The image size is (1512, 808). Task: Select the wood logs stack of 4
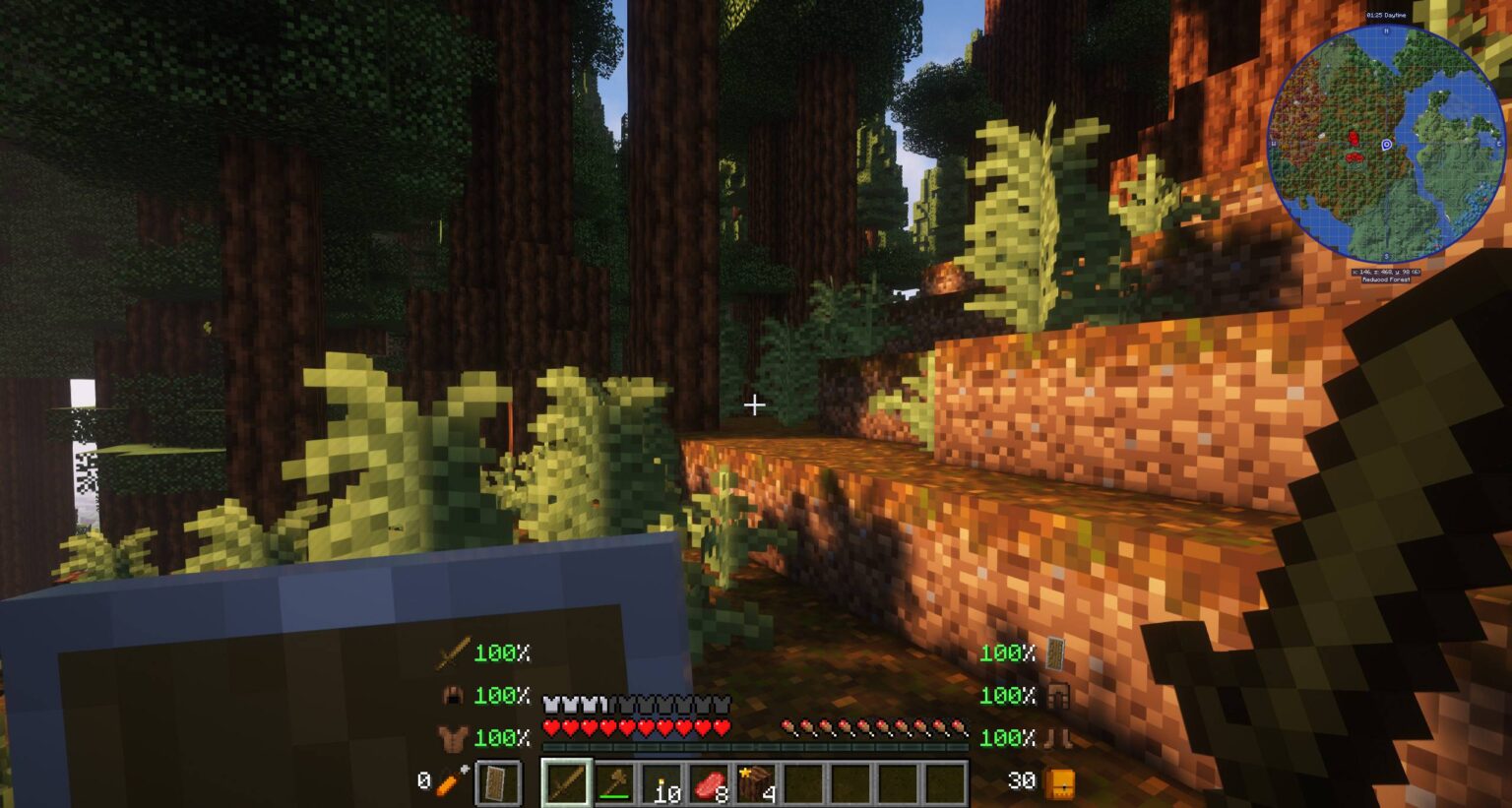pyautogui.click(x=758, y=780)
